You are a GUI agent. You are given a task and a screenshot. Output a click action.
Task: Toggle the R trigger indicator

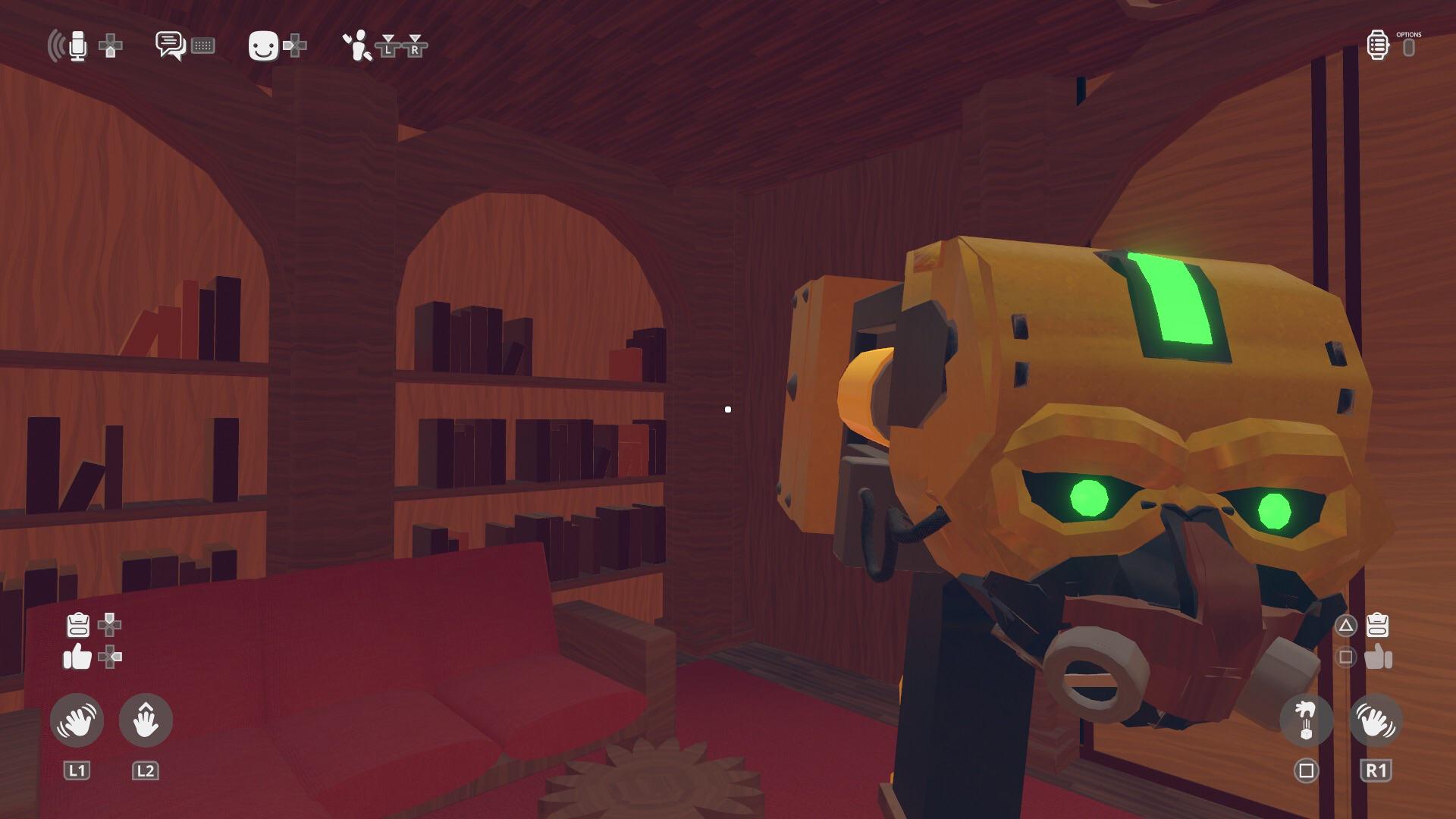414,47
